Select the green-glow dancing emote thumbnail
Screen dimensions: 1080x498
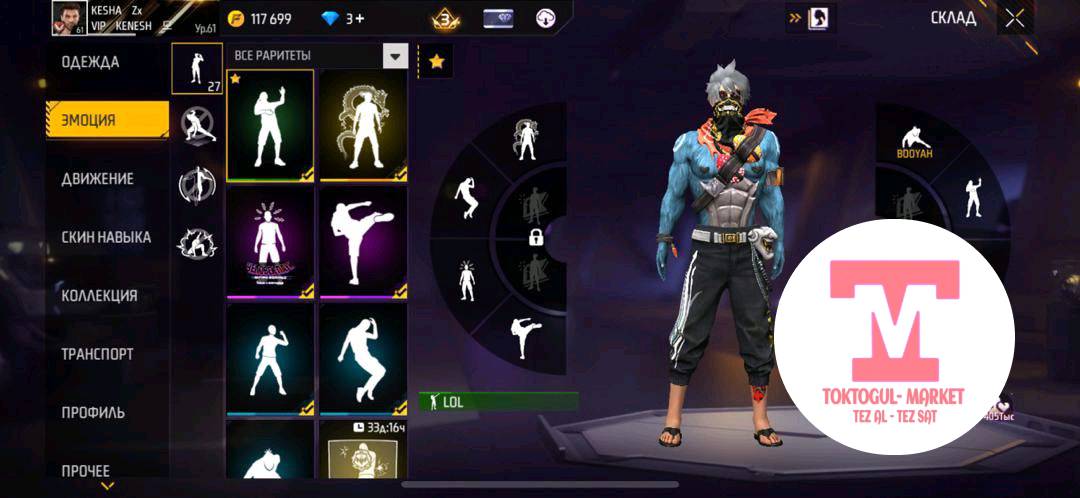(x=270, y=125)
